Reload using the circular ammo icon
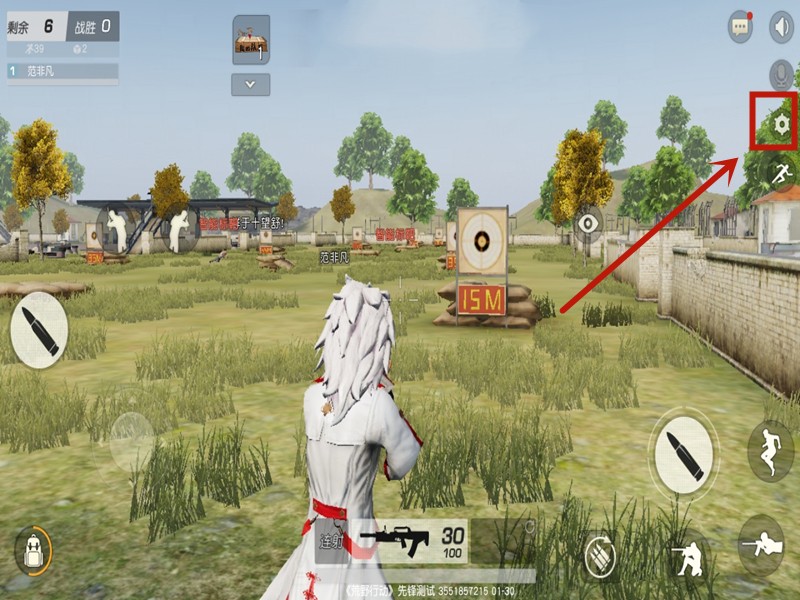 pos(600,552)
